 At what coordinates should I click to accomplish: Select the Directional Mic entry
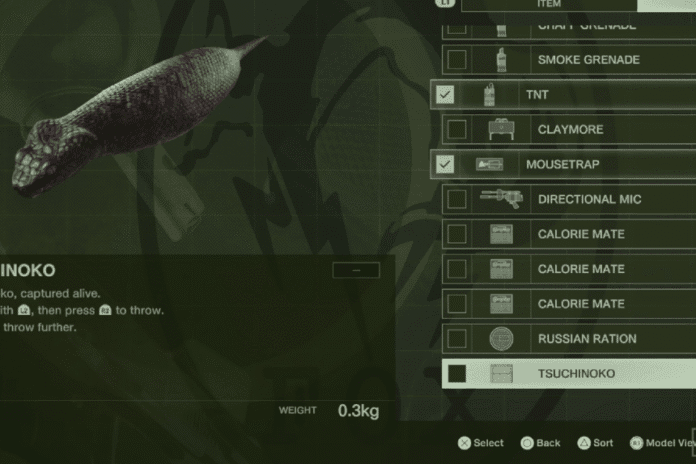coord(589,199)
